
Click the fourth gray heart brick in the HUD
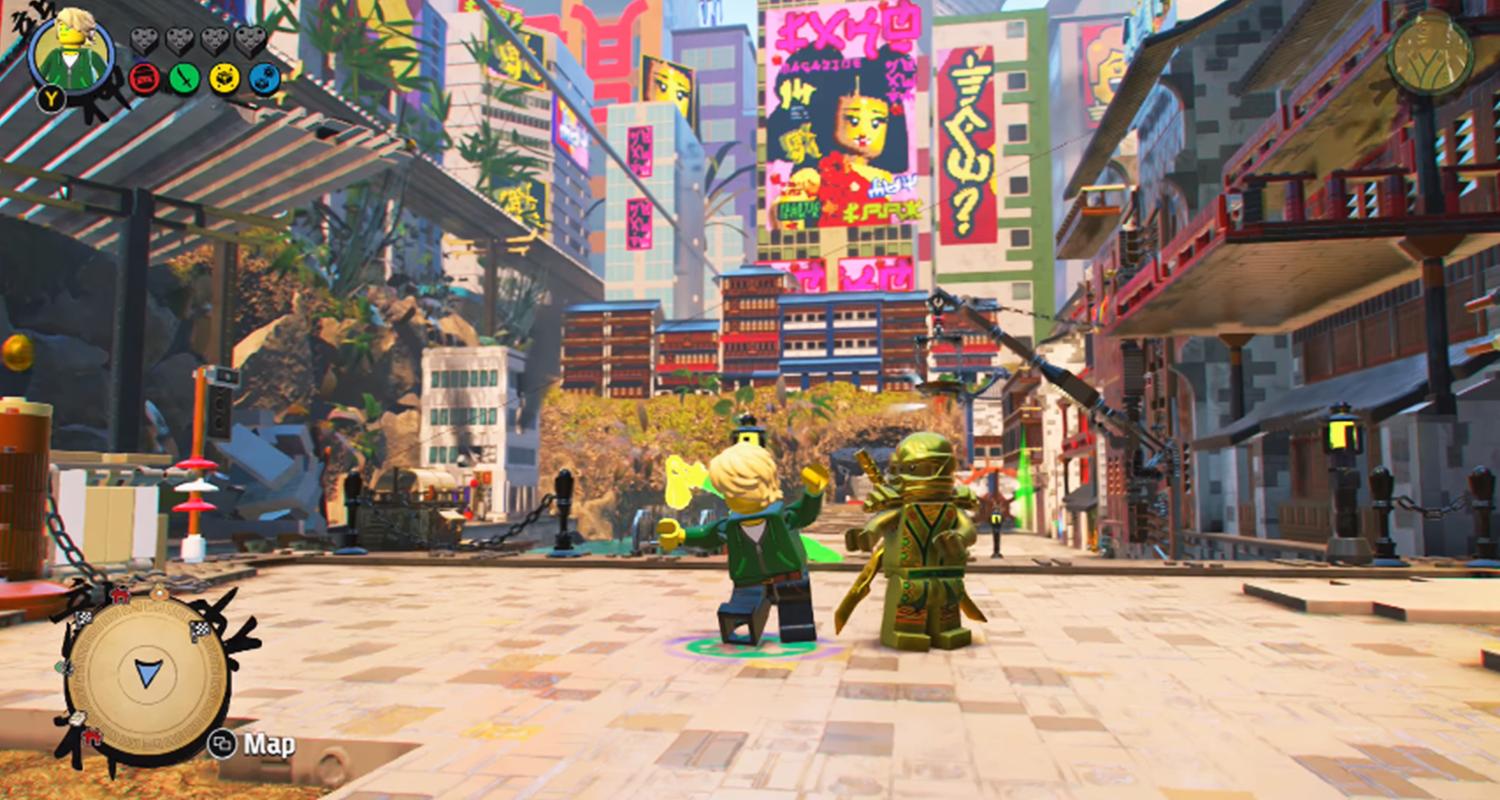(x=251, y=41)
